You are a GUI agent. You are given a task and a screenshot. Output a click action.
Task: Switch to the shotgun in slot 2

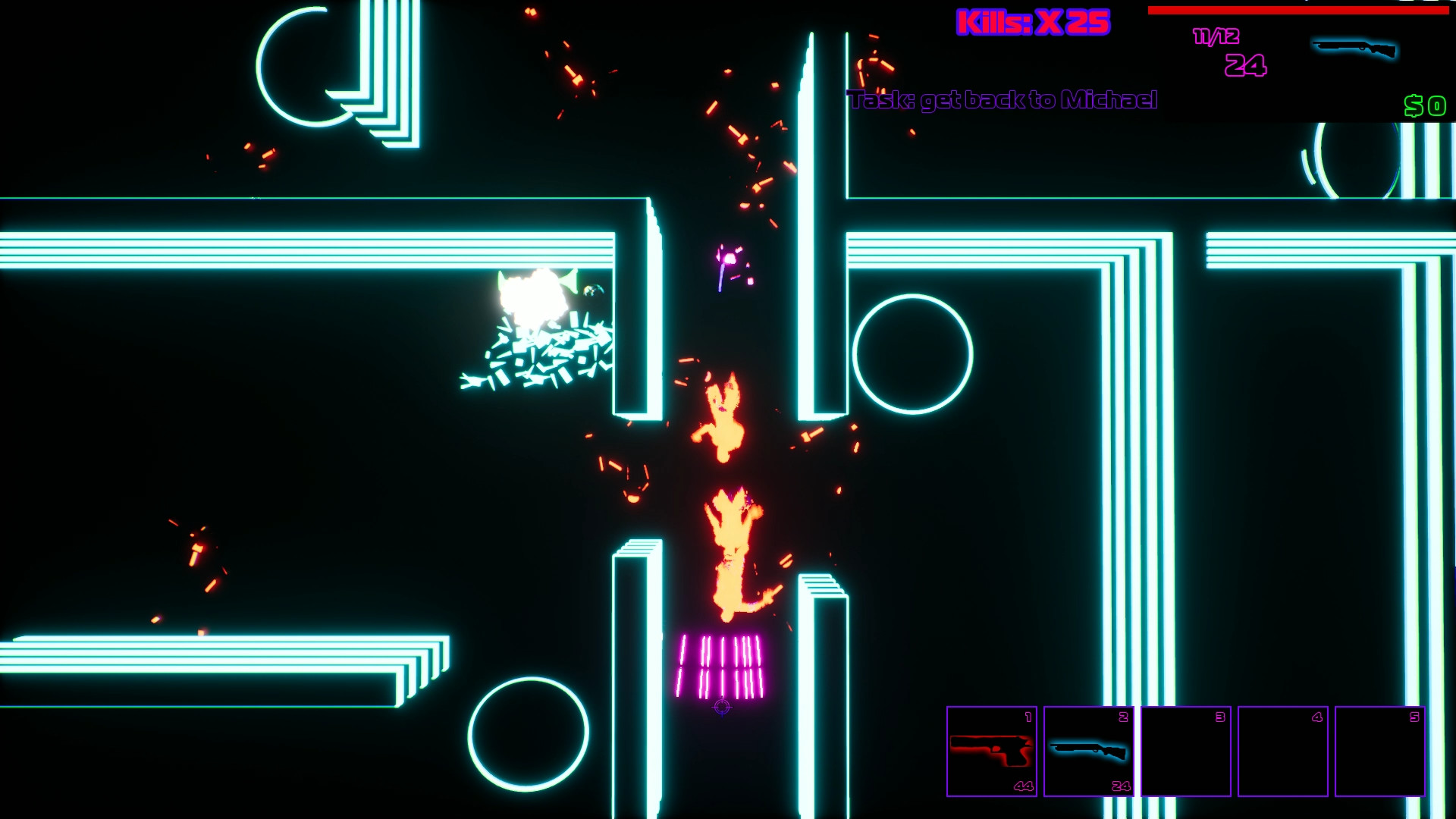click(x=1088, y=751)
